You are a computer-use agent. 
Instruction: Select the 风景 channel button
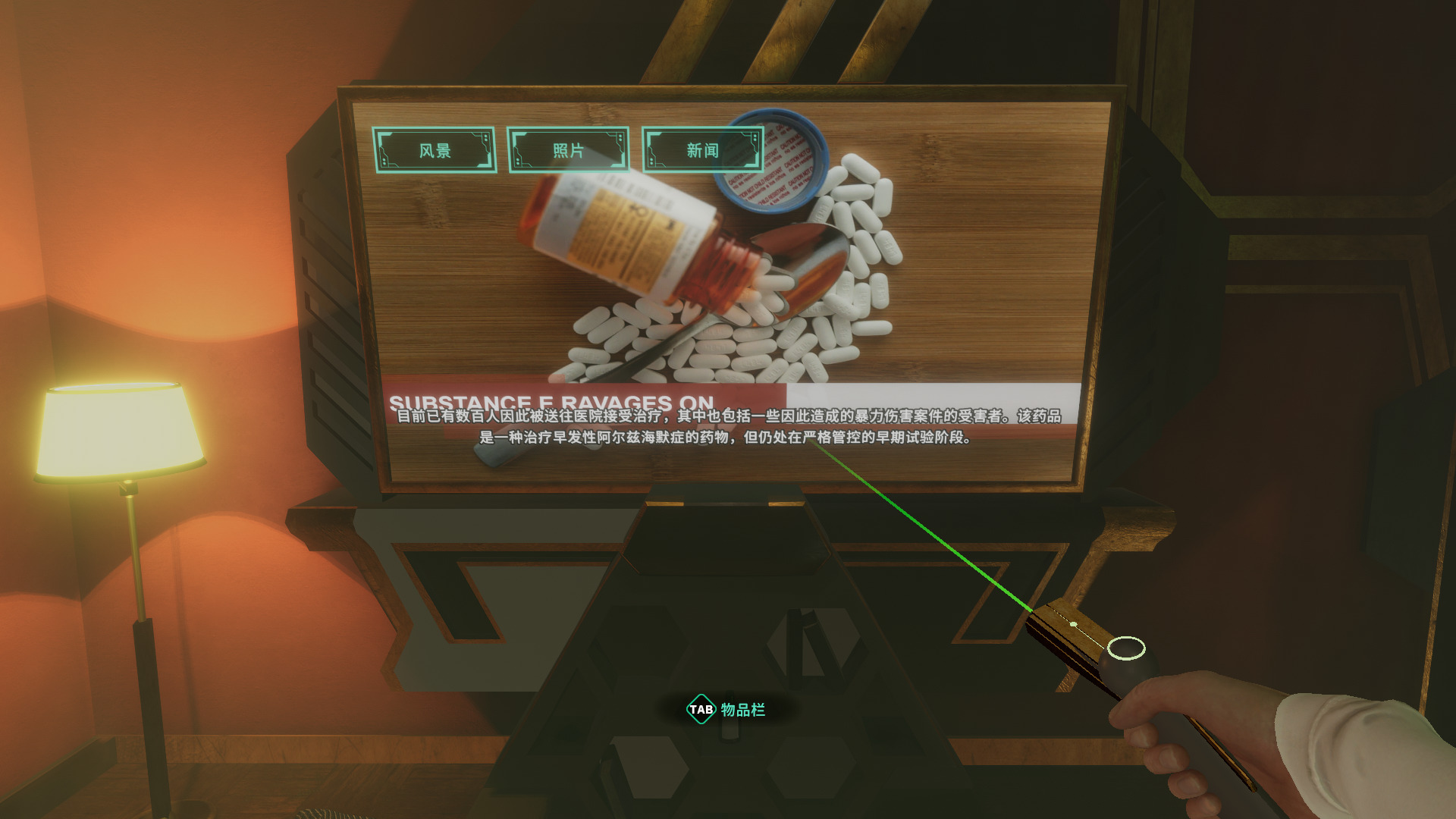tap(435, 150)
